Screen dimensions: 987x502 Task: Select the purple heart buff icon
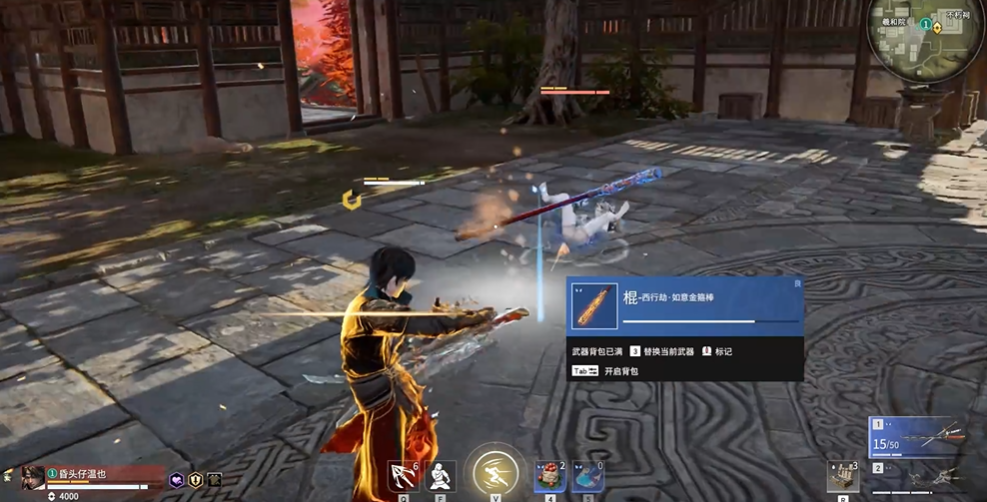[177, 480]
